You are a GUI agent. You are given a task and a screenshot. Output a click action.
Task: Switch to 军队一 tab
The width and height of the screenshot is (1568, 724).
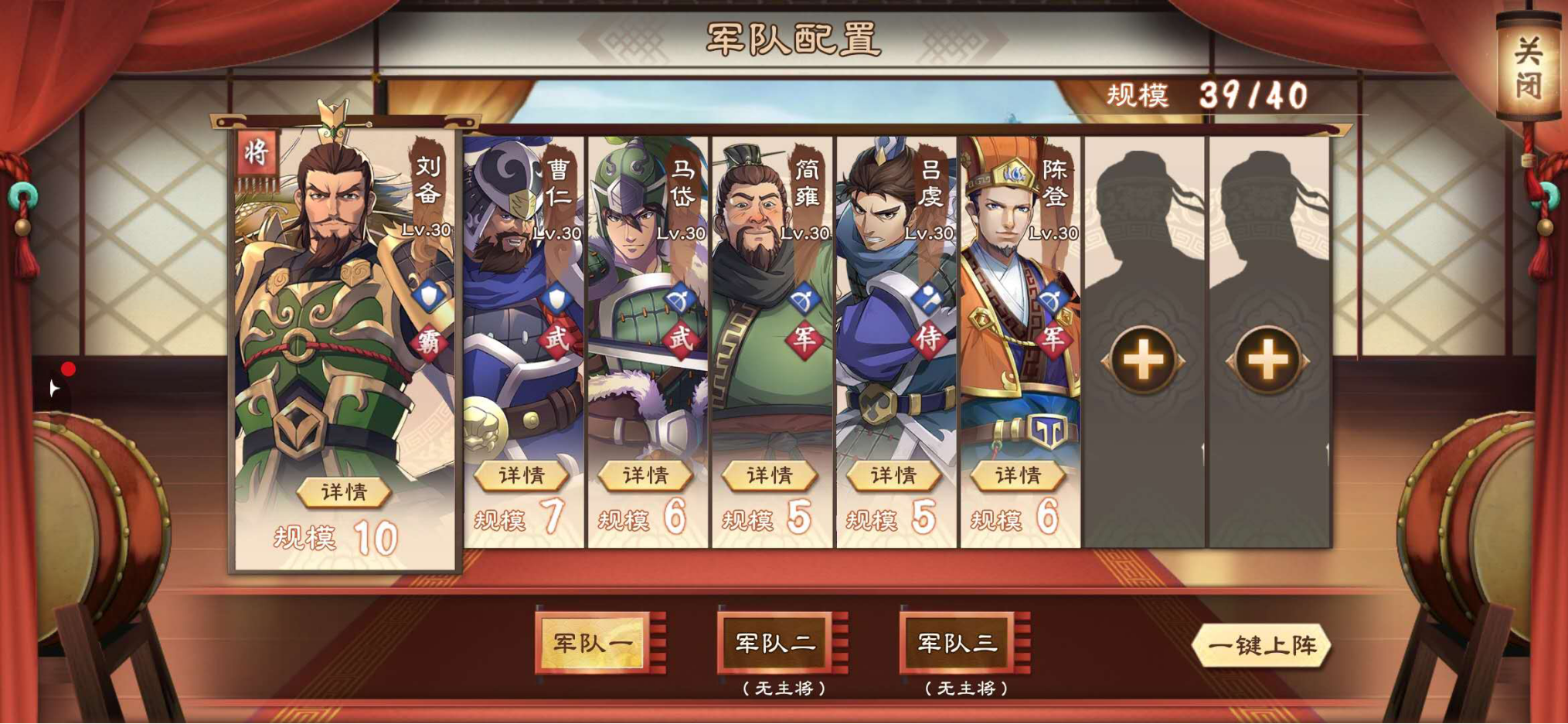(x=593, y=643)
